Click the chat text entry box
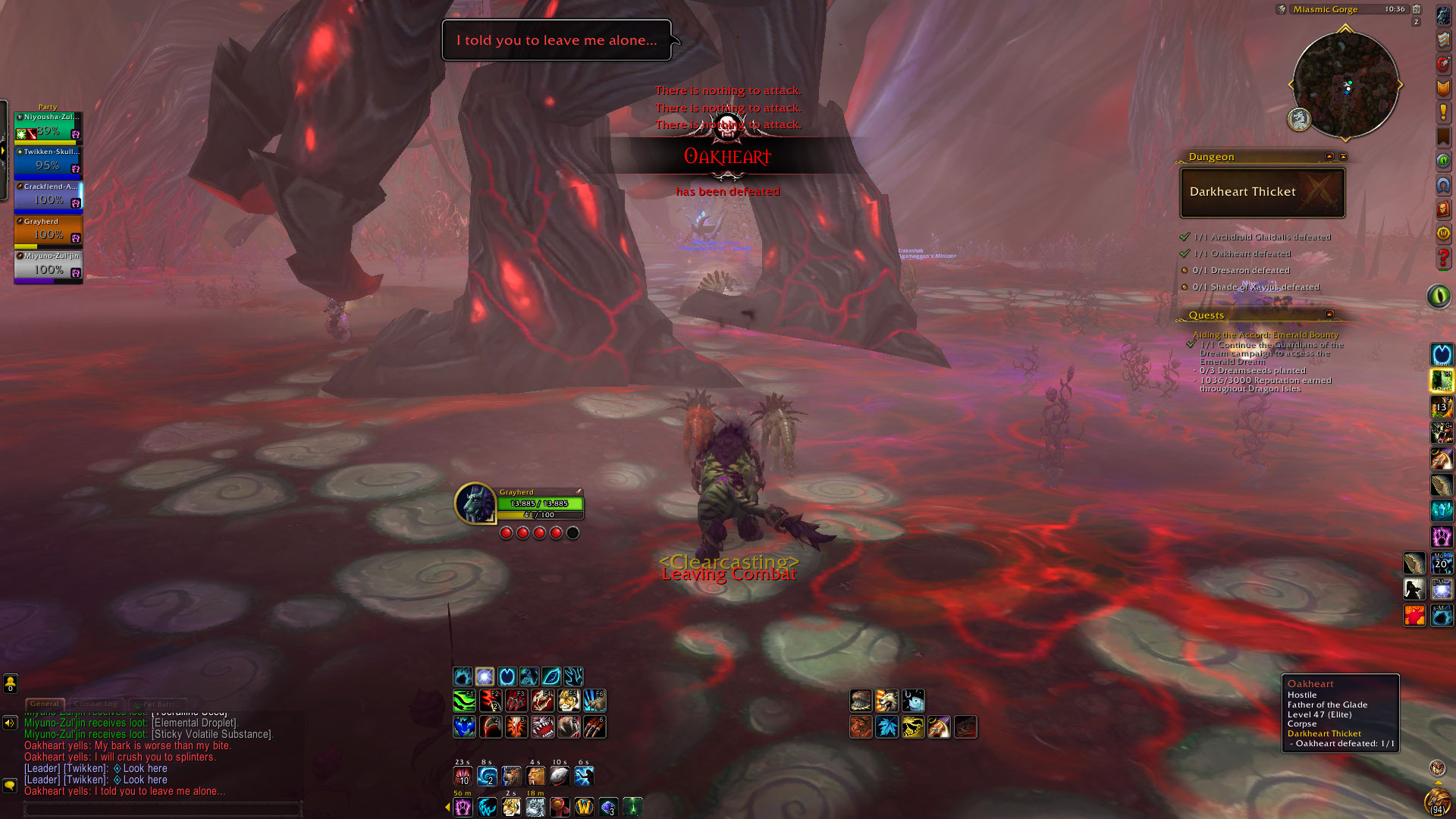 point(162,809)
